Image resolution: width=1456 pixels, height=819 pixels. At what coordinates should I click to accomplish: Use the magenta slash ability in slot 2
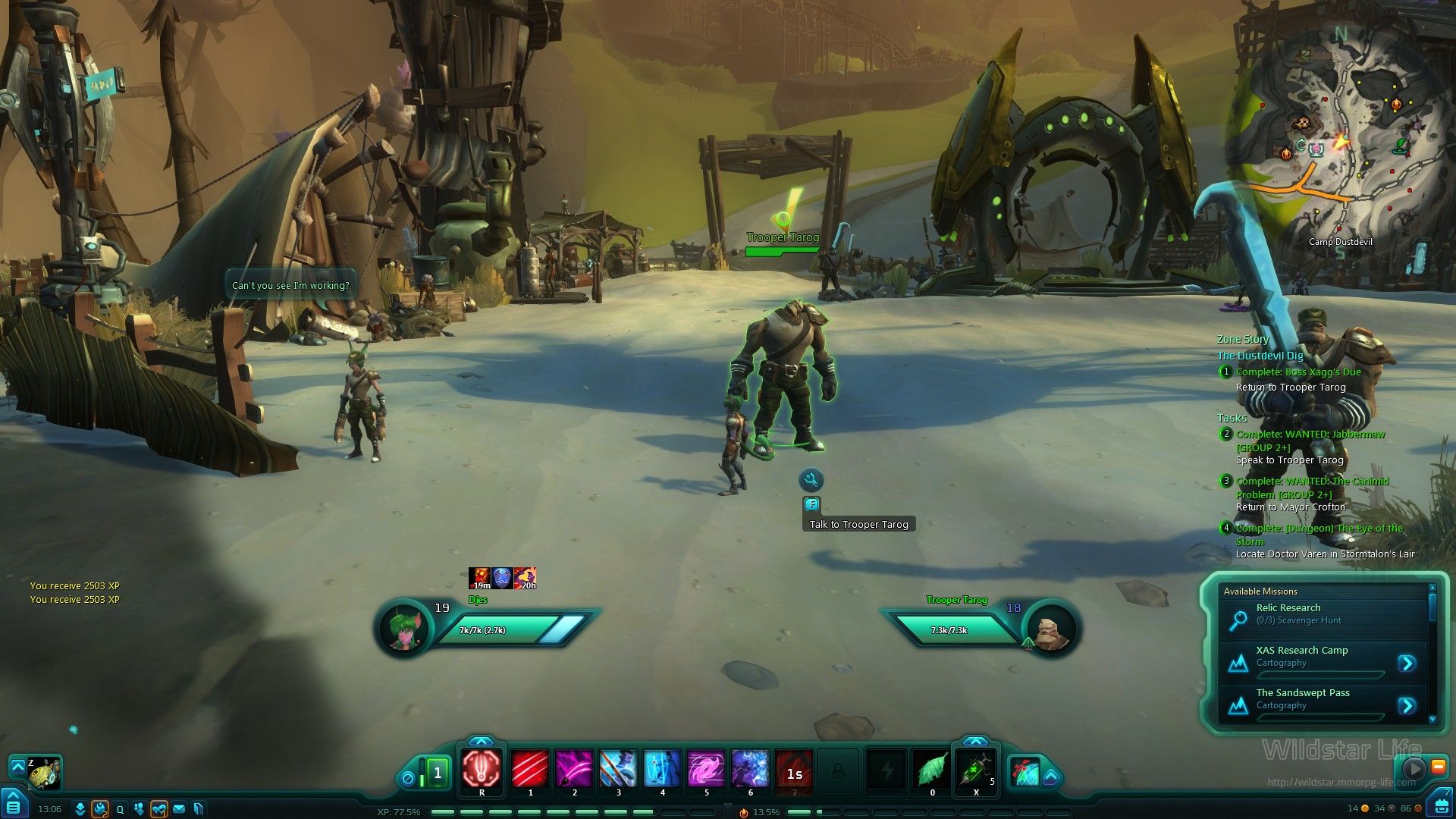pos(574,770)
